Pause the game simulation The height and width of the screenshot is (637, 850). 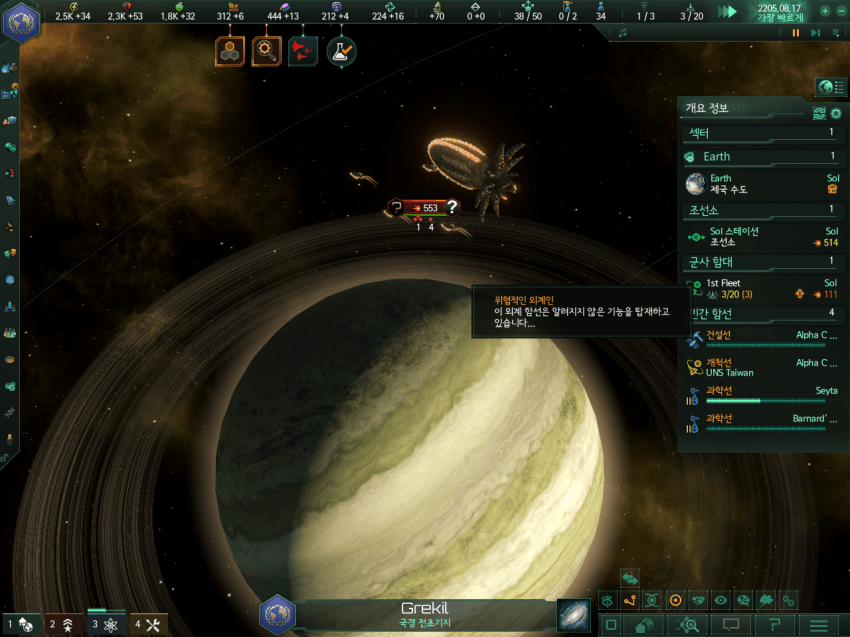click(796, 32)
